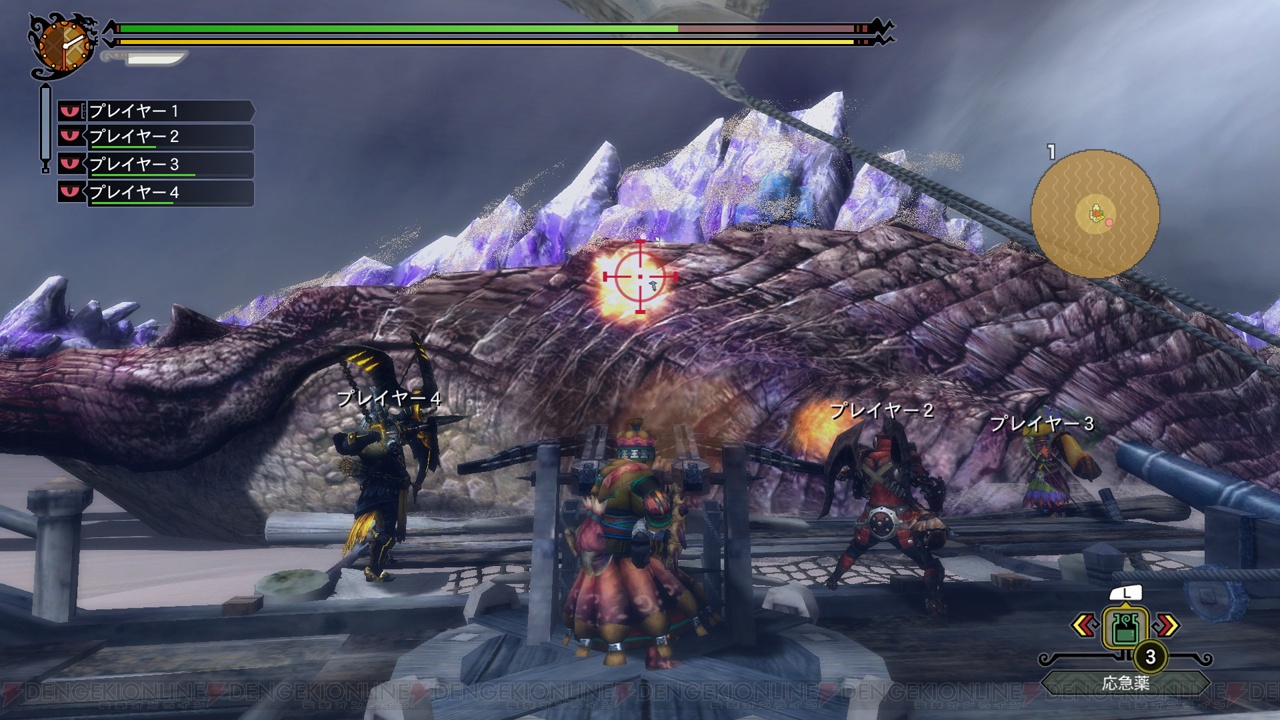Click the プレイヤー 3 party entry
1280x720 pixels.
coord(155,165)
